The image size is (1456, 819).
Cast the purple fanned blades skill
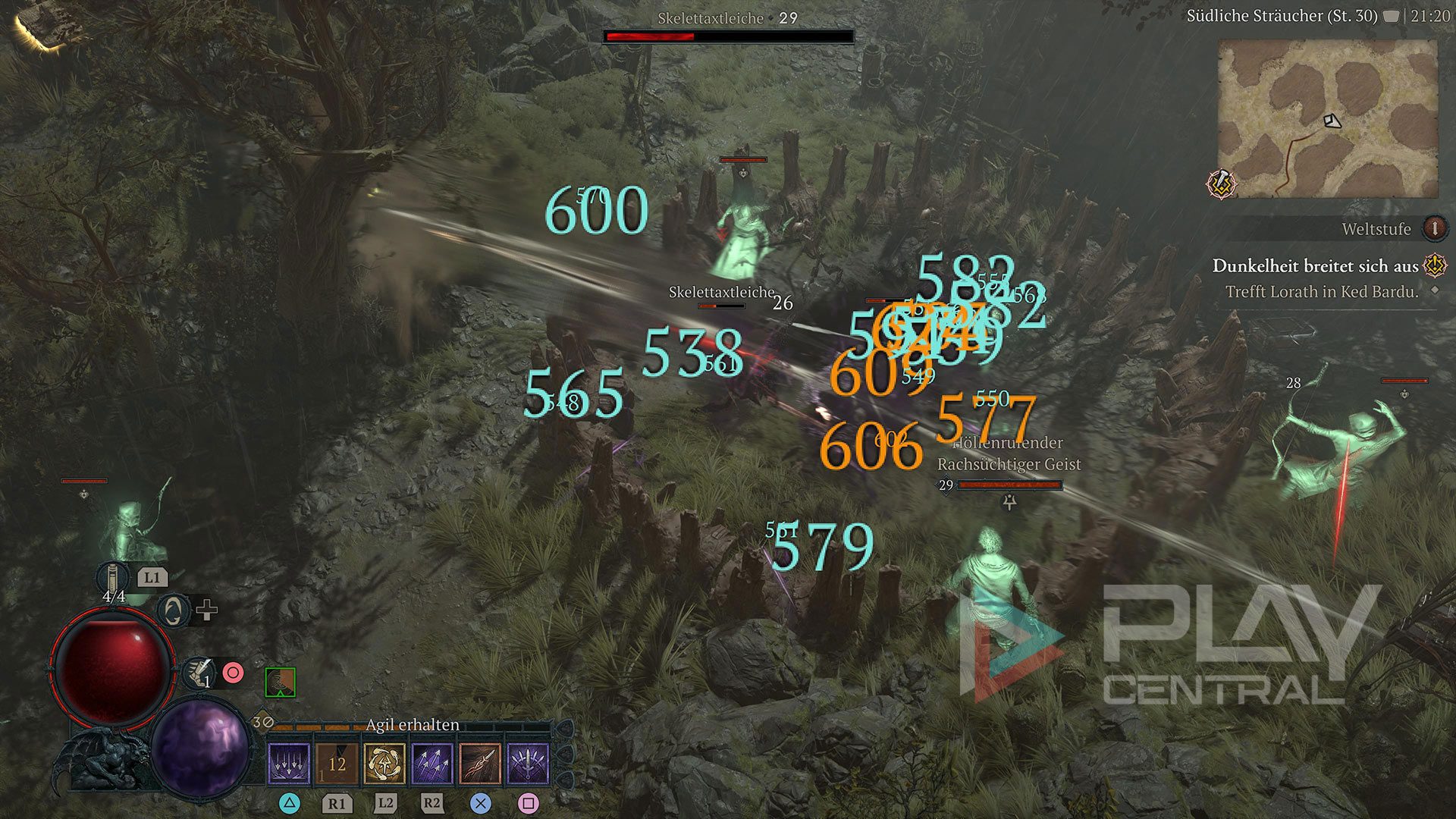528,763
